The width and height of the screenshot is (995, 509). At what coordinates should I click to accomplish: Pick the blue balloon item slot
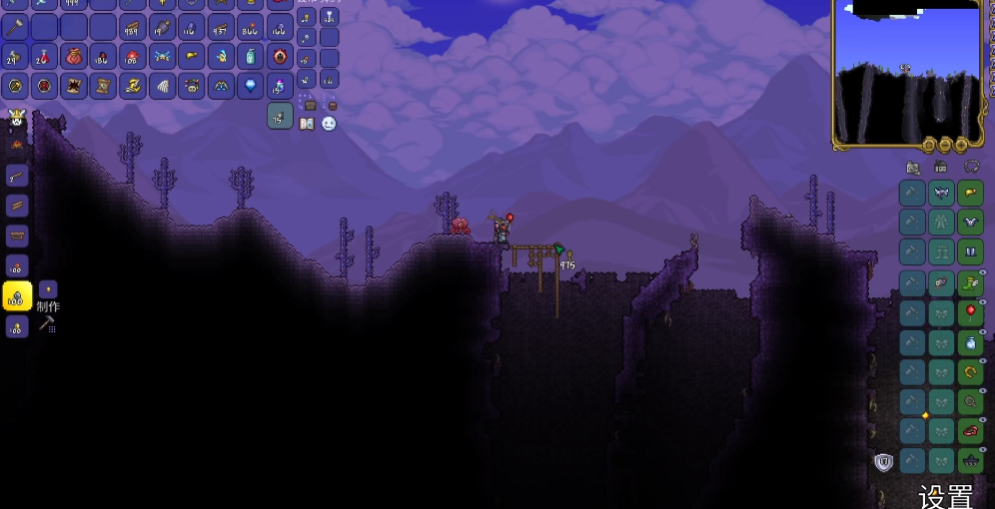click(x=250, y=86)
